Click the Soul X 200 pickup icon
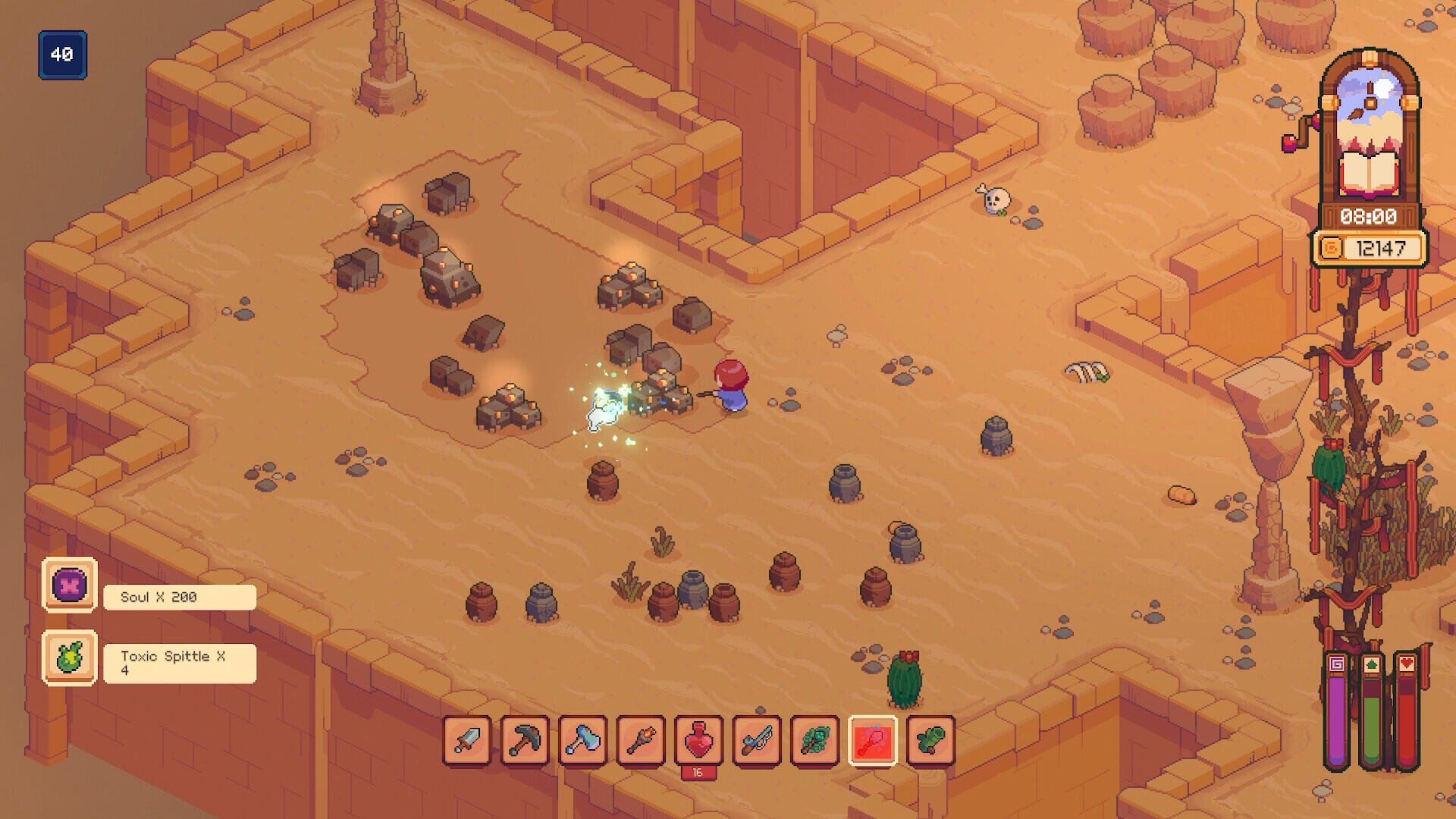This screenshot has width=1456, height=819. (x=69, y=586)
